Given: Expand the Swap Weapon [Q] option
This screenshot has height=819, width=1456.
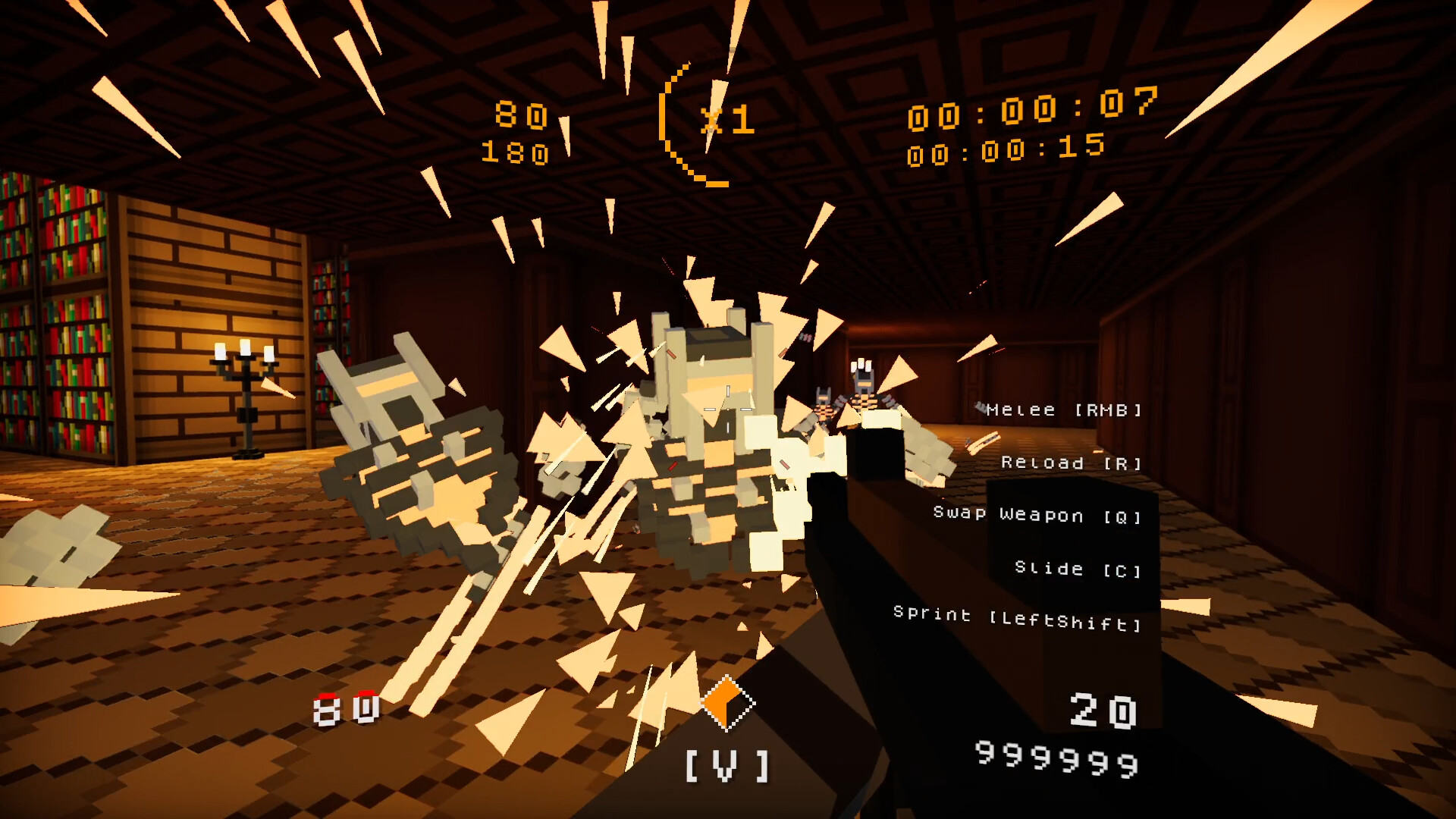Looking at the screenshot, I should (1036, 516).
